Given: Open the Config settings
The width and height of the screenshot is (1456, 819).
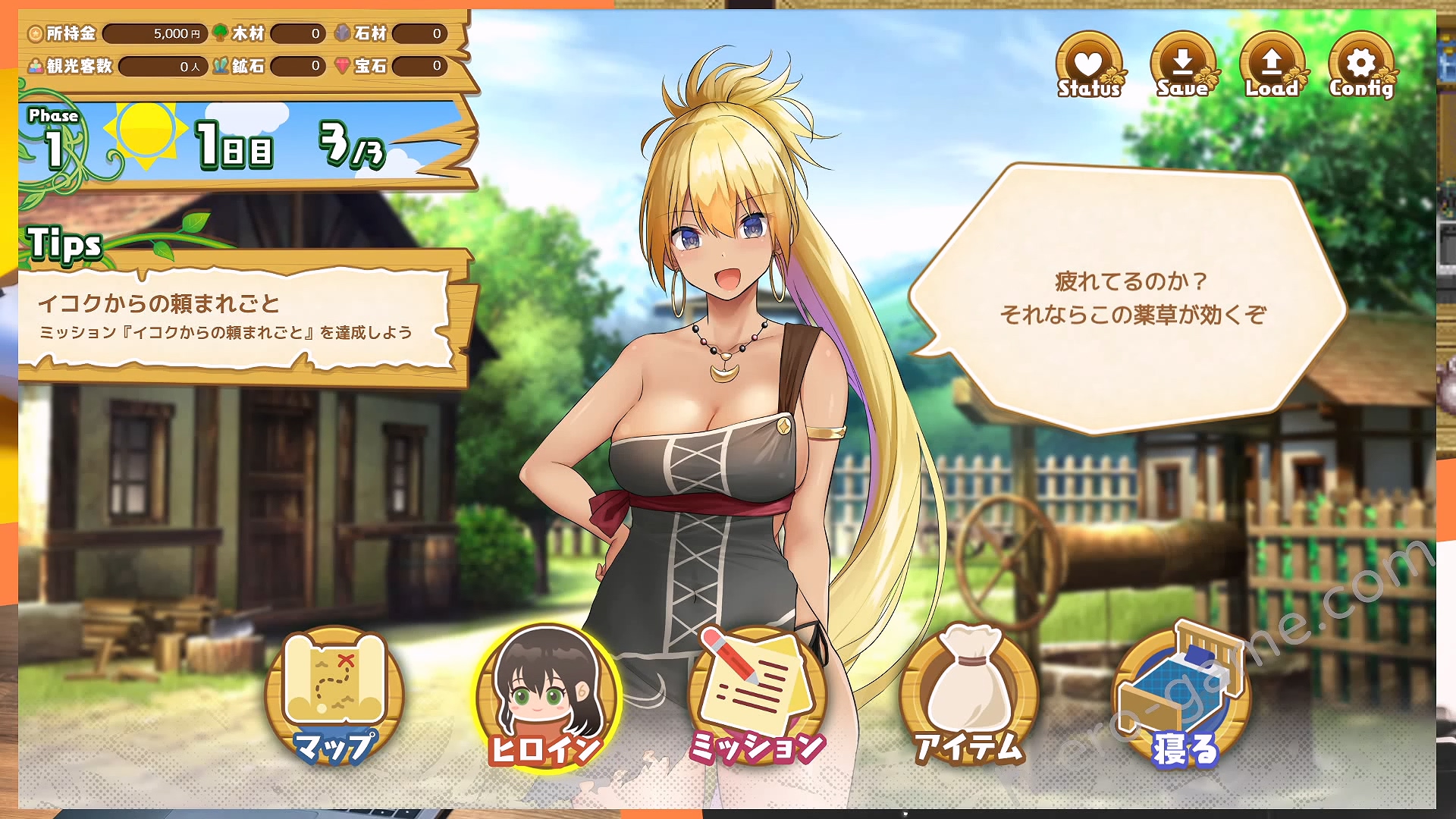Looking at the screenshot, I should click(x=1361, y=67).
